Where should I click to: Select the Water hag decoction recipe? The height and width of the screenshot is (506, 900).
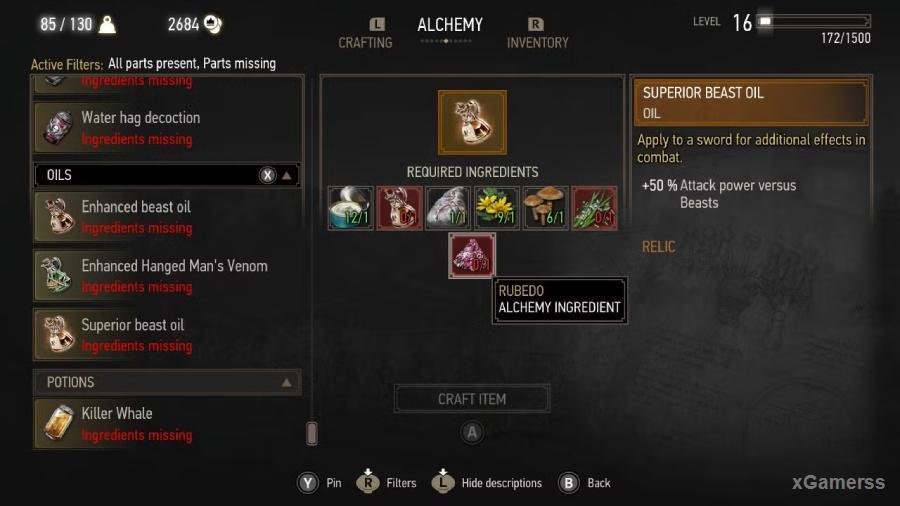(x=168, y=128)
